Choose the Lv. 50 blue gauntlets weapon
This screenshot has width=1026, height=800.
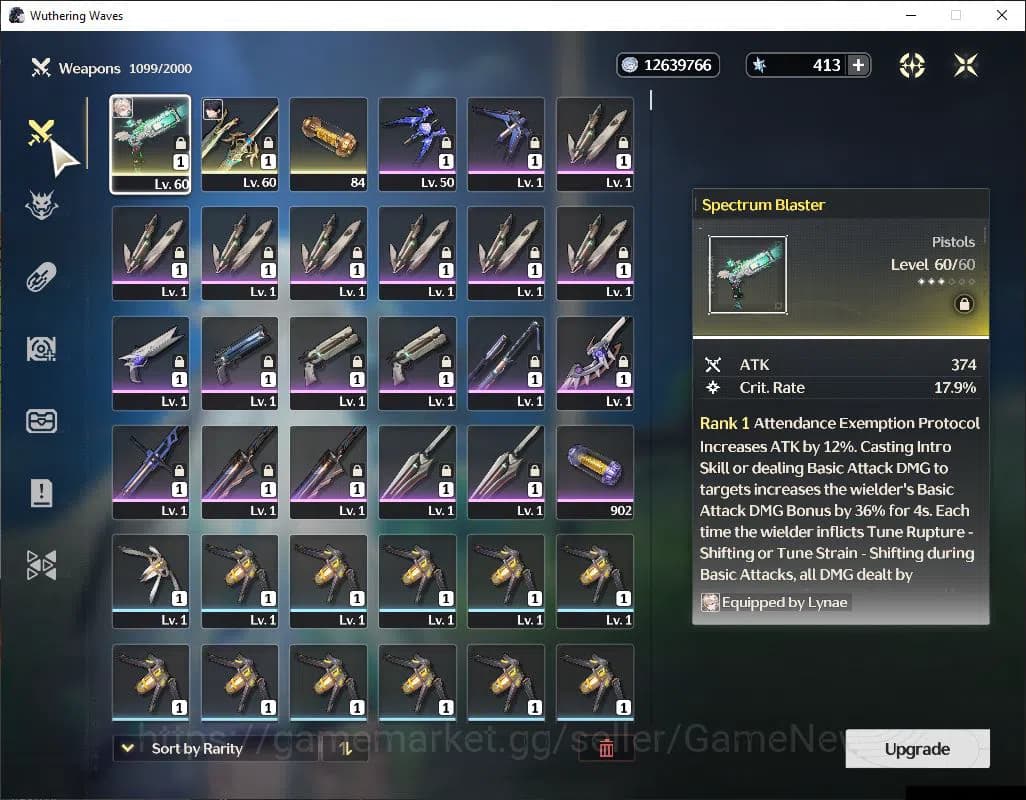(x=417, y=144)
